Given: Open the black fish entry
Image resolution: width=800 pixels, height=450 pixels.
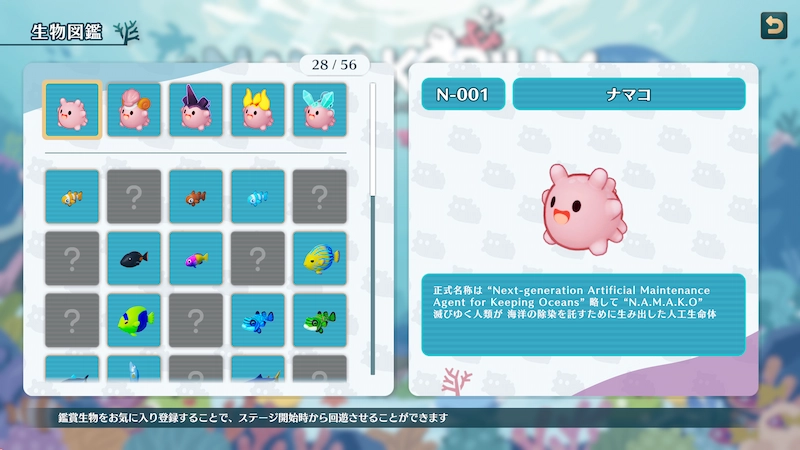Looking at the screenshot, I should coord(134,258).
